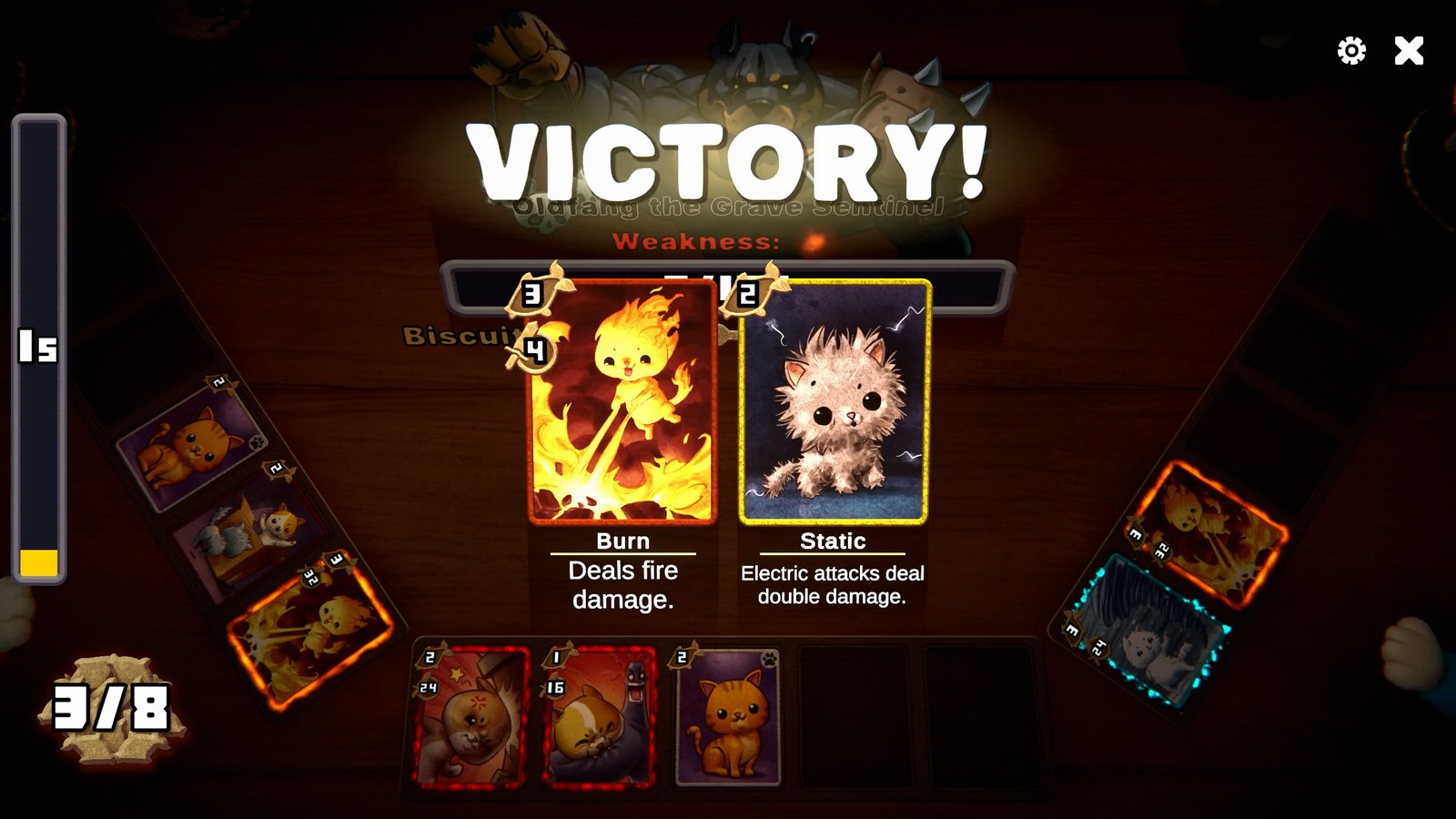Close the screen with the X button
Viewport: 1456px width, 819px height.
tap(1409, 51)
